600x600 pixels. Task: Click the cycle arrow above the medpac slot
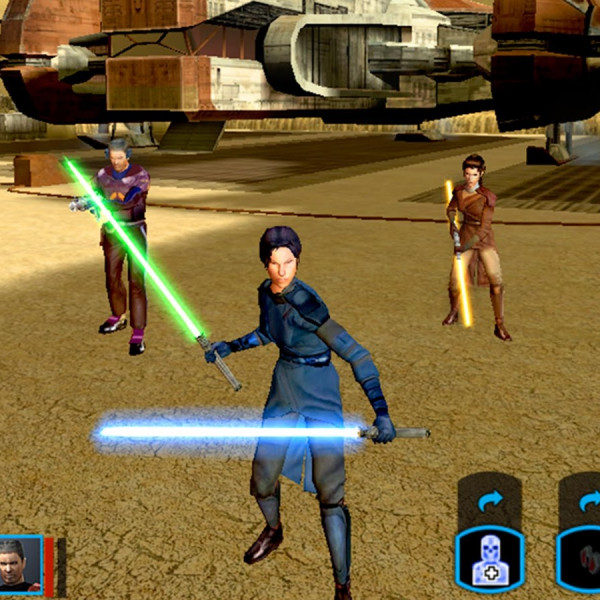click(x=489, y=500)
